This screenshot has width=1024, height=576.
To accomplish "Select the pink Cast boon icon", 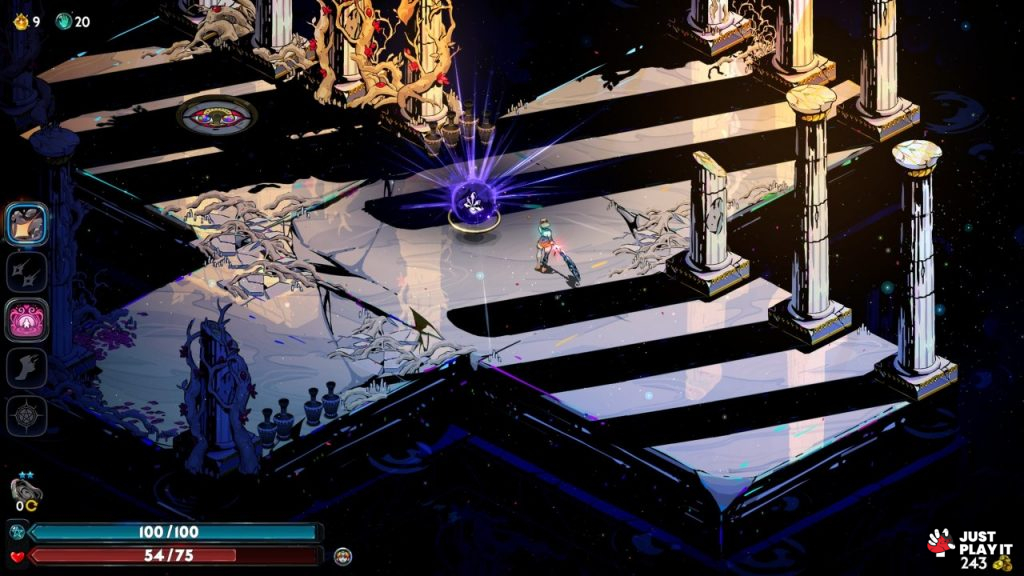I will pyautogui.click(x=27, y=320).
